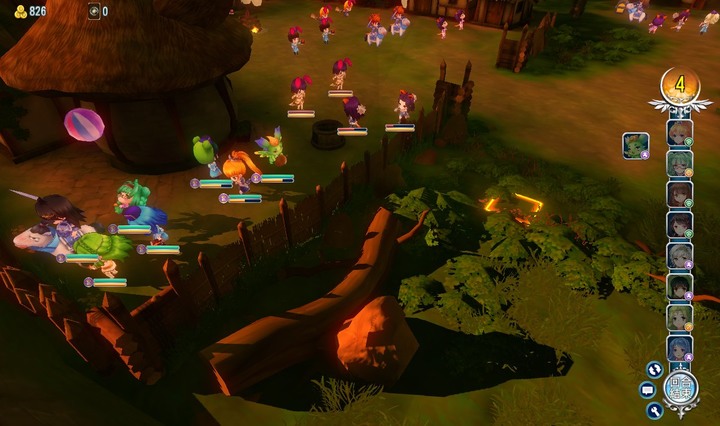The image size is (720, 426).
Task: Select the blue-haired character portrait in turn list
Action: [x=680, y=347]
